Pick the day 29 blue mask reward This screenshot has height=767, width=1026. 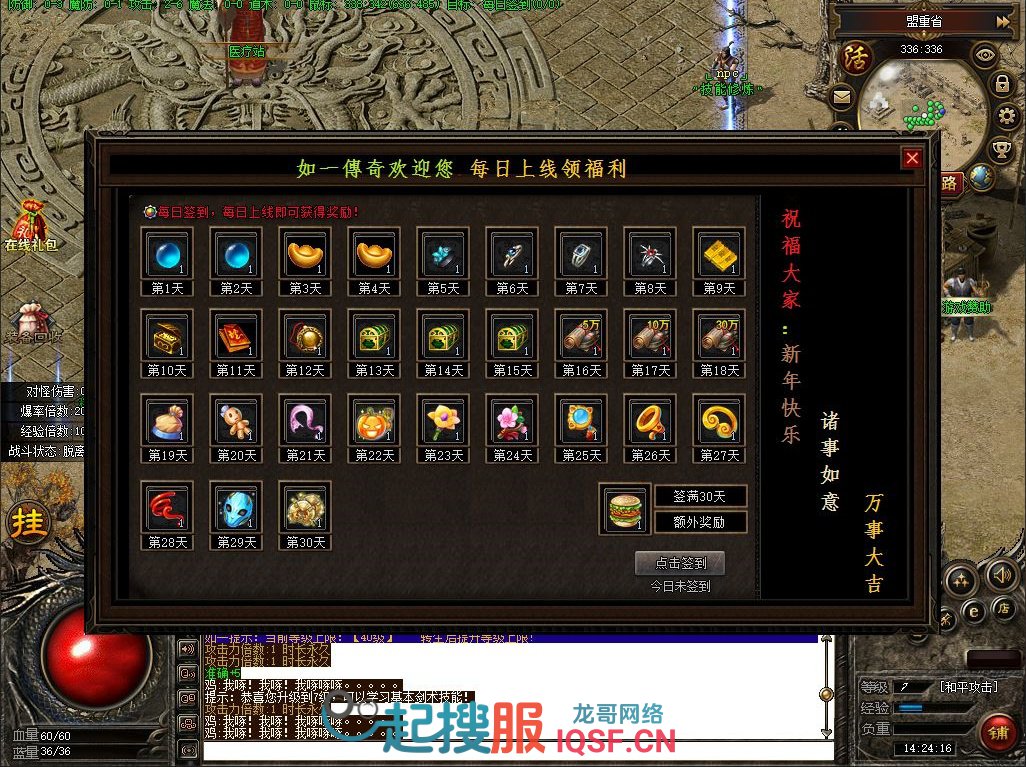coord(235,508)
